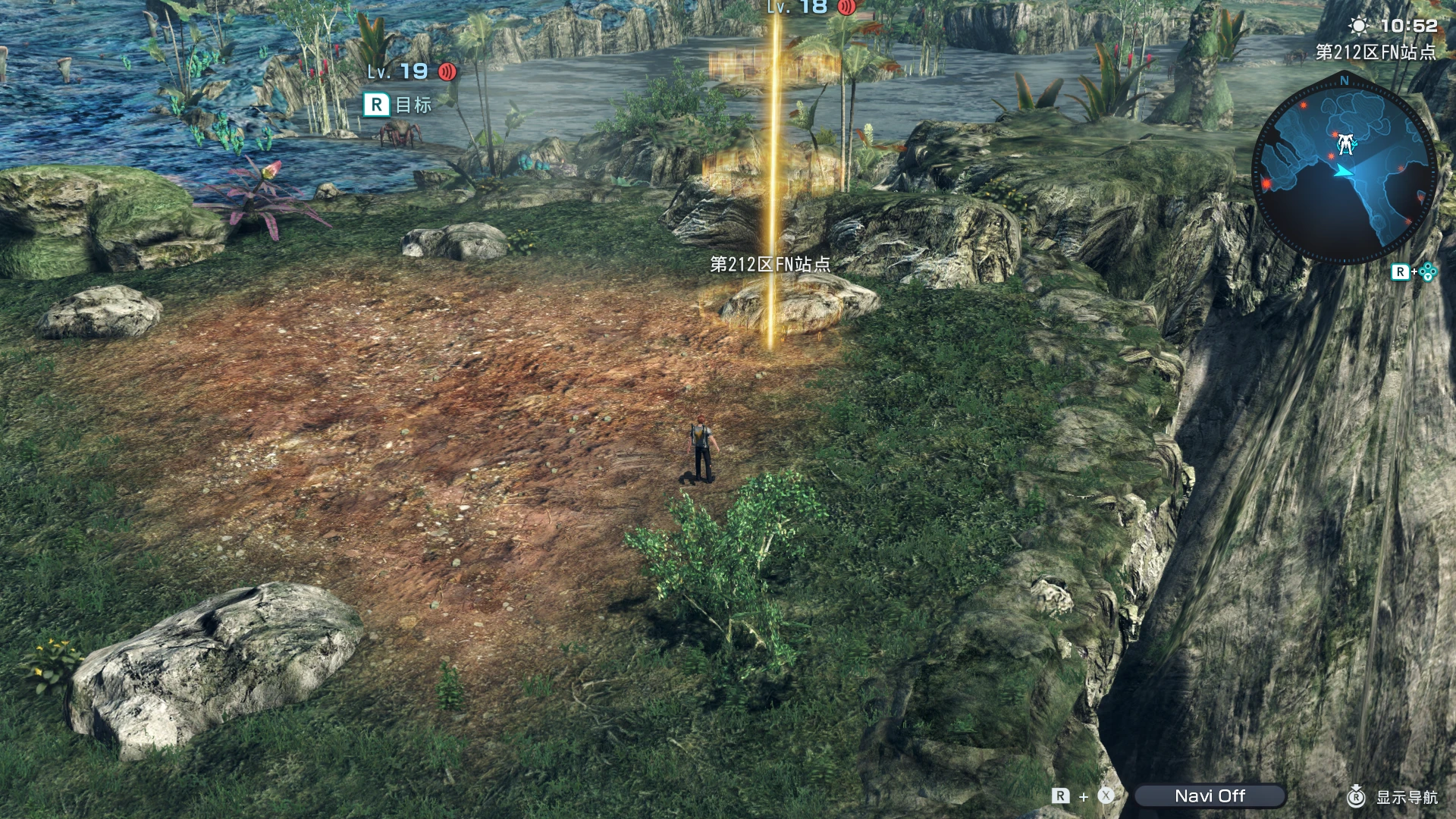Click the D-pad icon below the minimap

point(1427,271)
